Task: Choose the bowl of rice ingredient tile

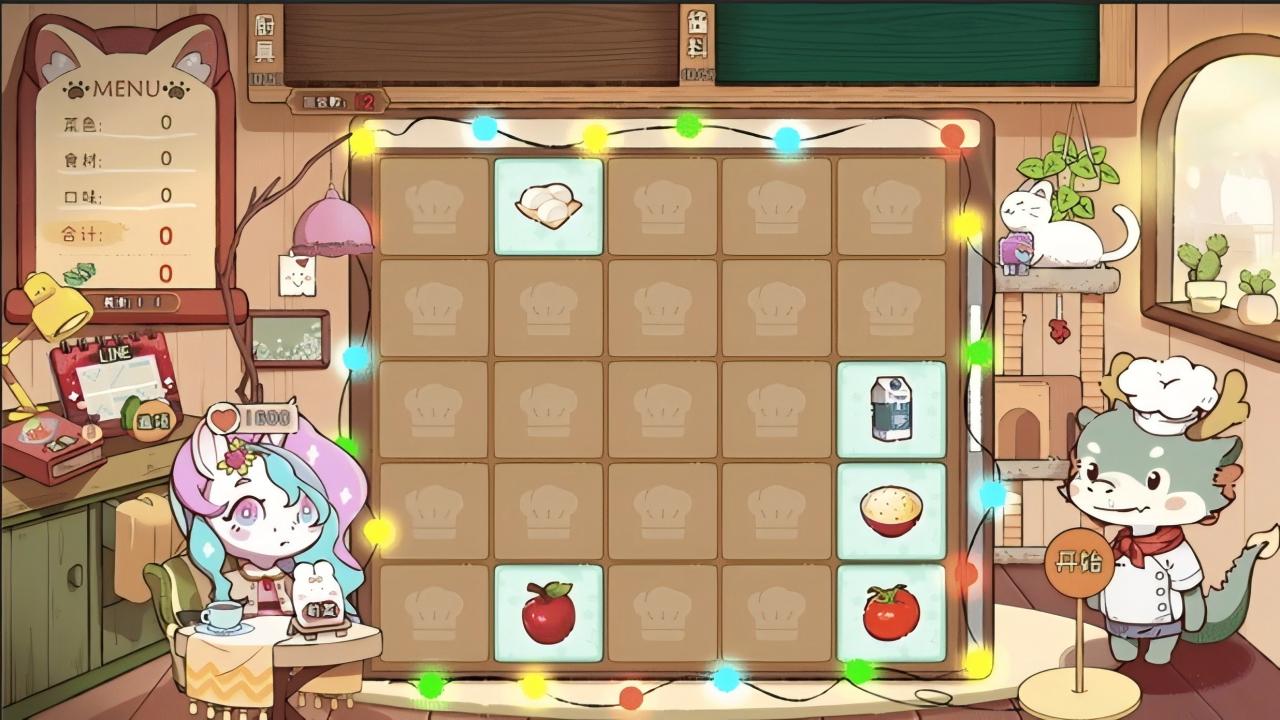Action: tap(890, 513)
